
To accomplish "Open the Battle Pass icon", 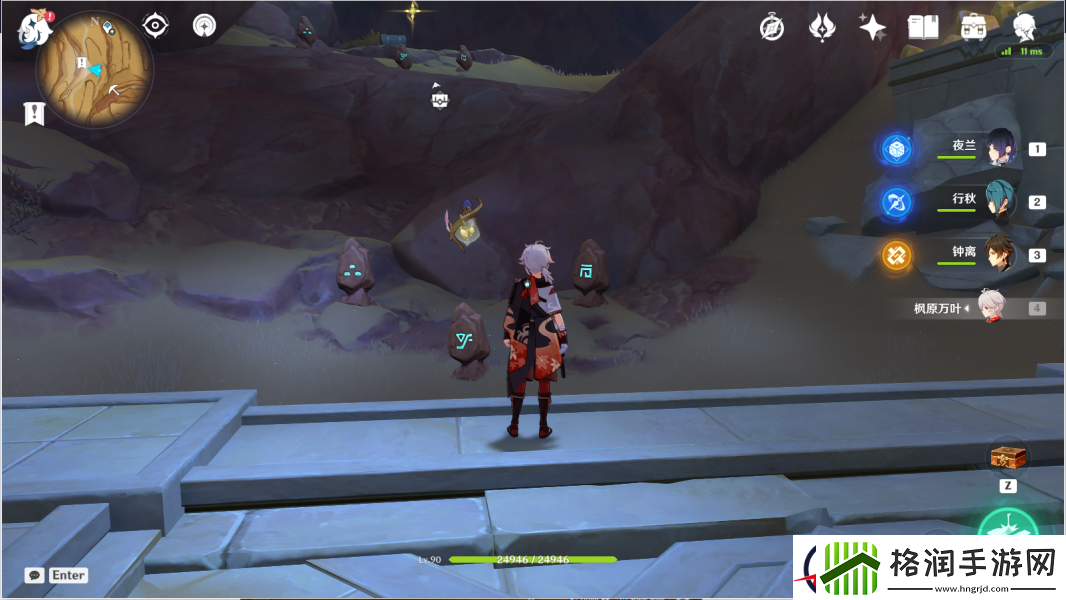I will click(822, 27).
